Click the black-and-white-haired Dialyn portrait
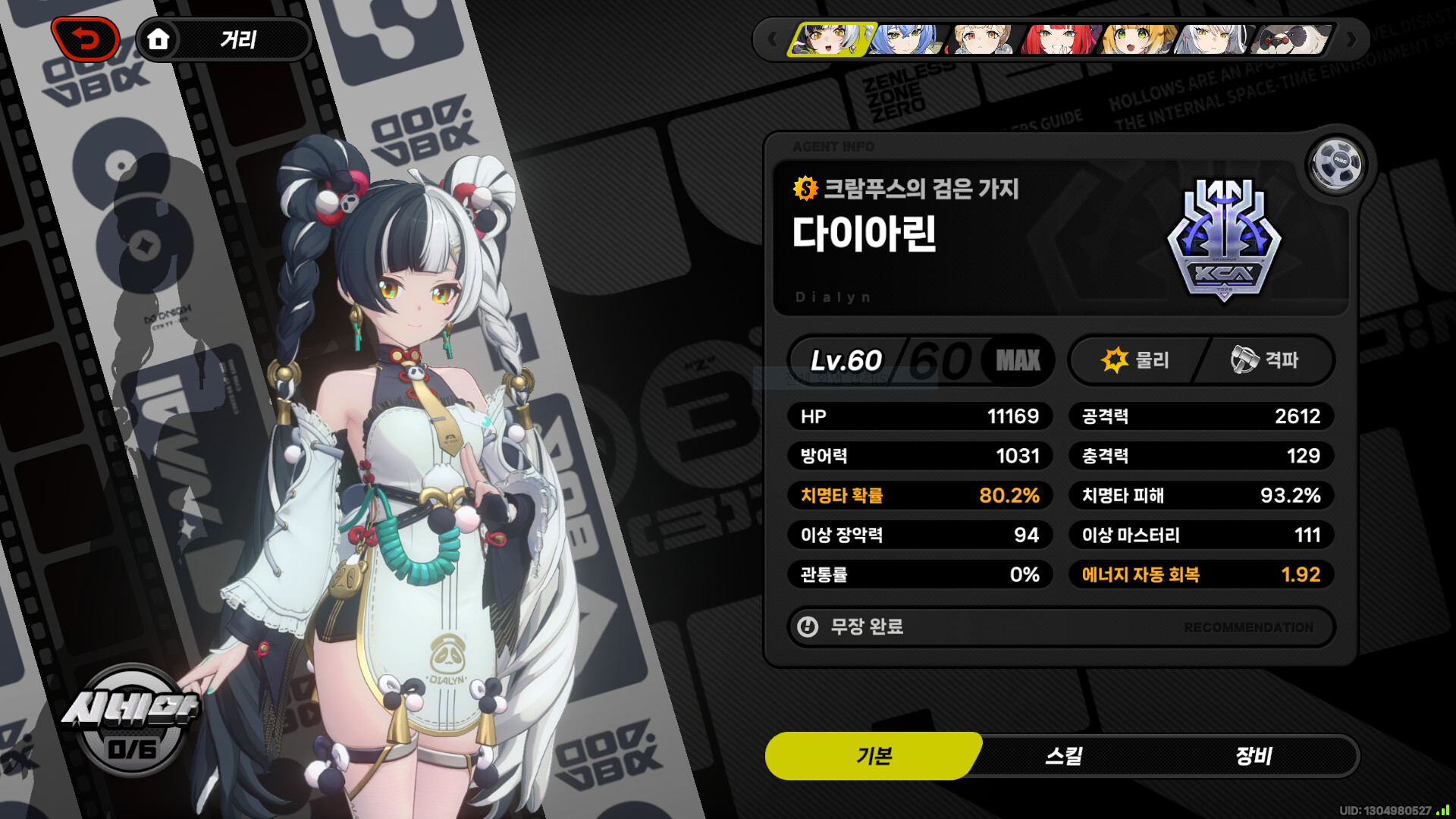Image resolution: width=1456 pixels, height=819 pixels. pyautogui.click(x=830, y=39)
